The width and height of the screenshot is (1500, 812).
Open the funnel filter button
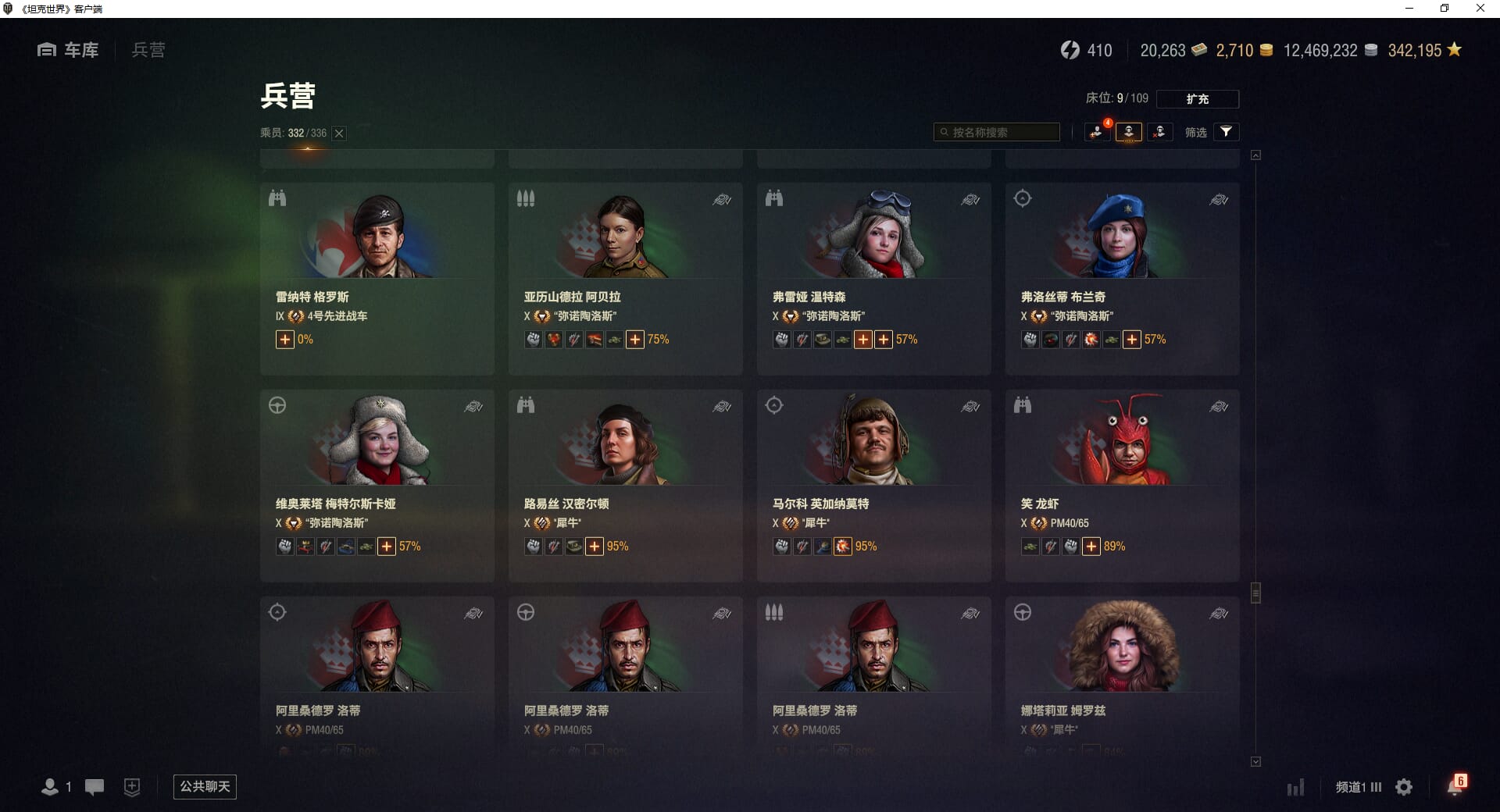[x=1226, y=132]
